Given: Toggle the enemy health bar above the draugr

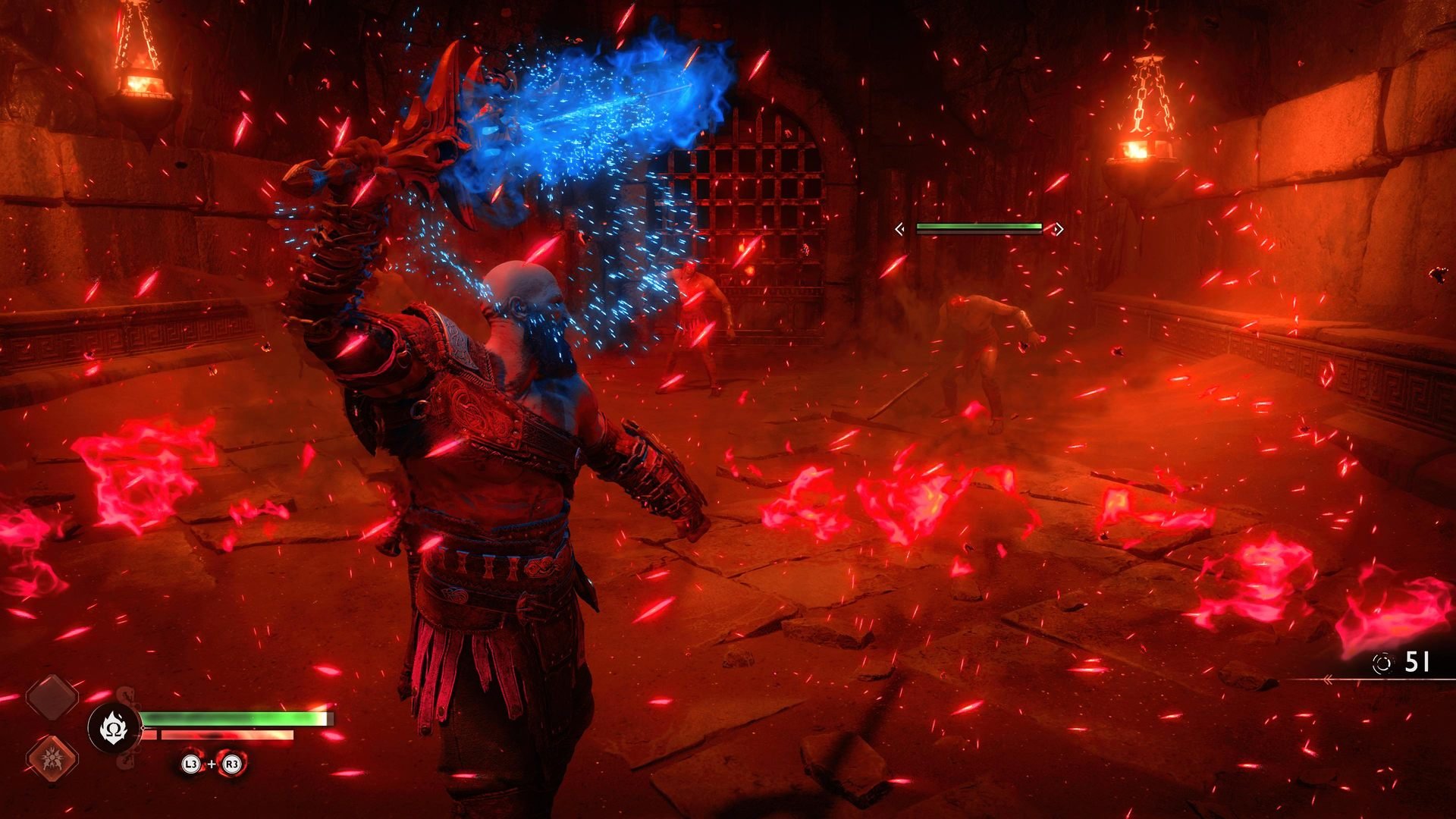Looking at the screenshot, I should coord(978,227).
